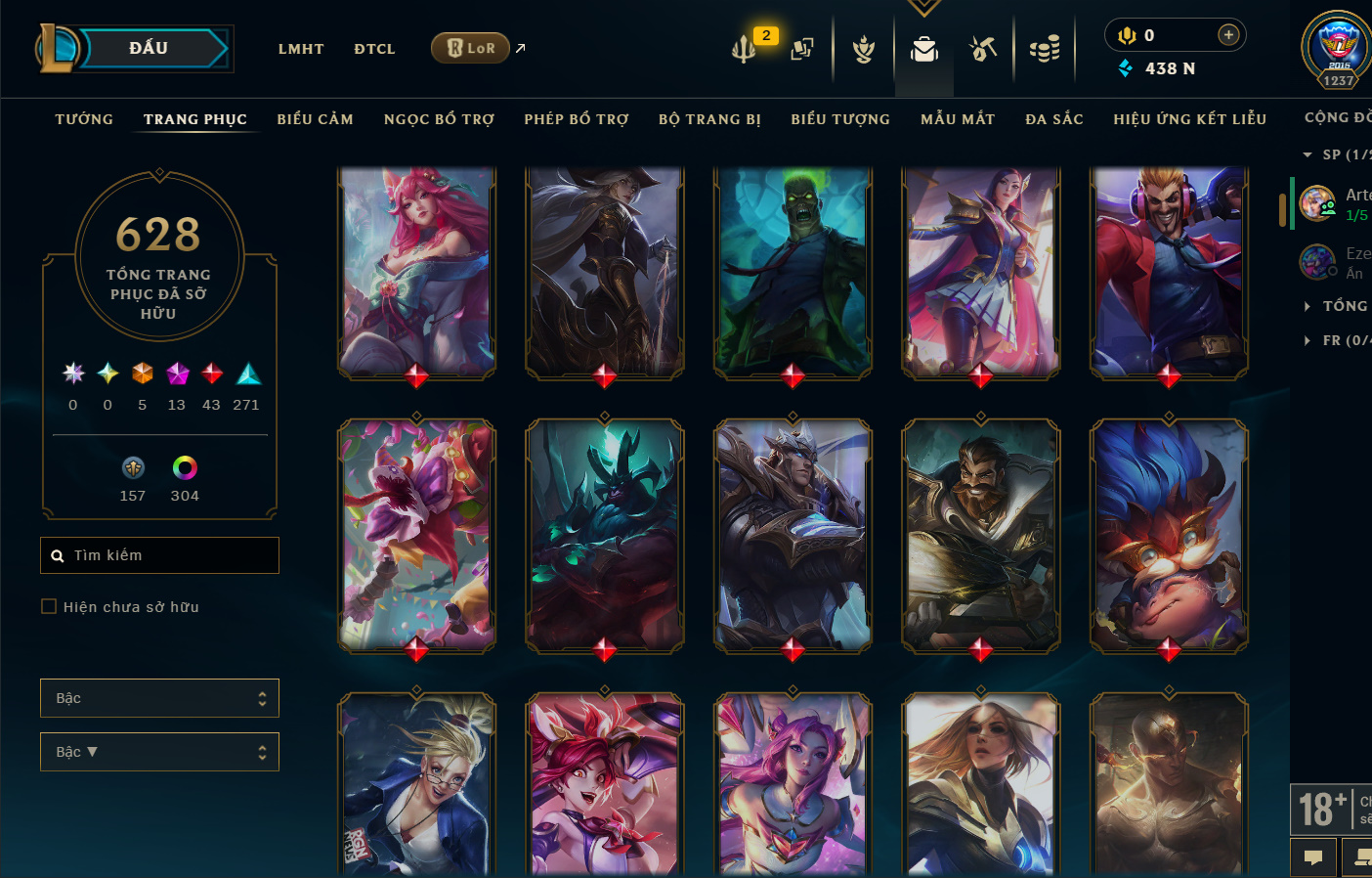Launch the LoR link button

coord(470,48)
